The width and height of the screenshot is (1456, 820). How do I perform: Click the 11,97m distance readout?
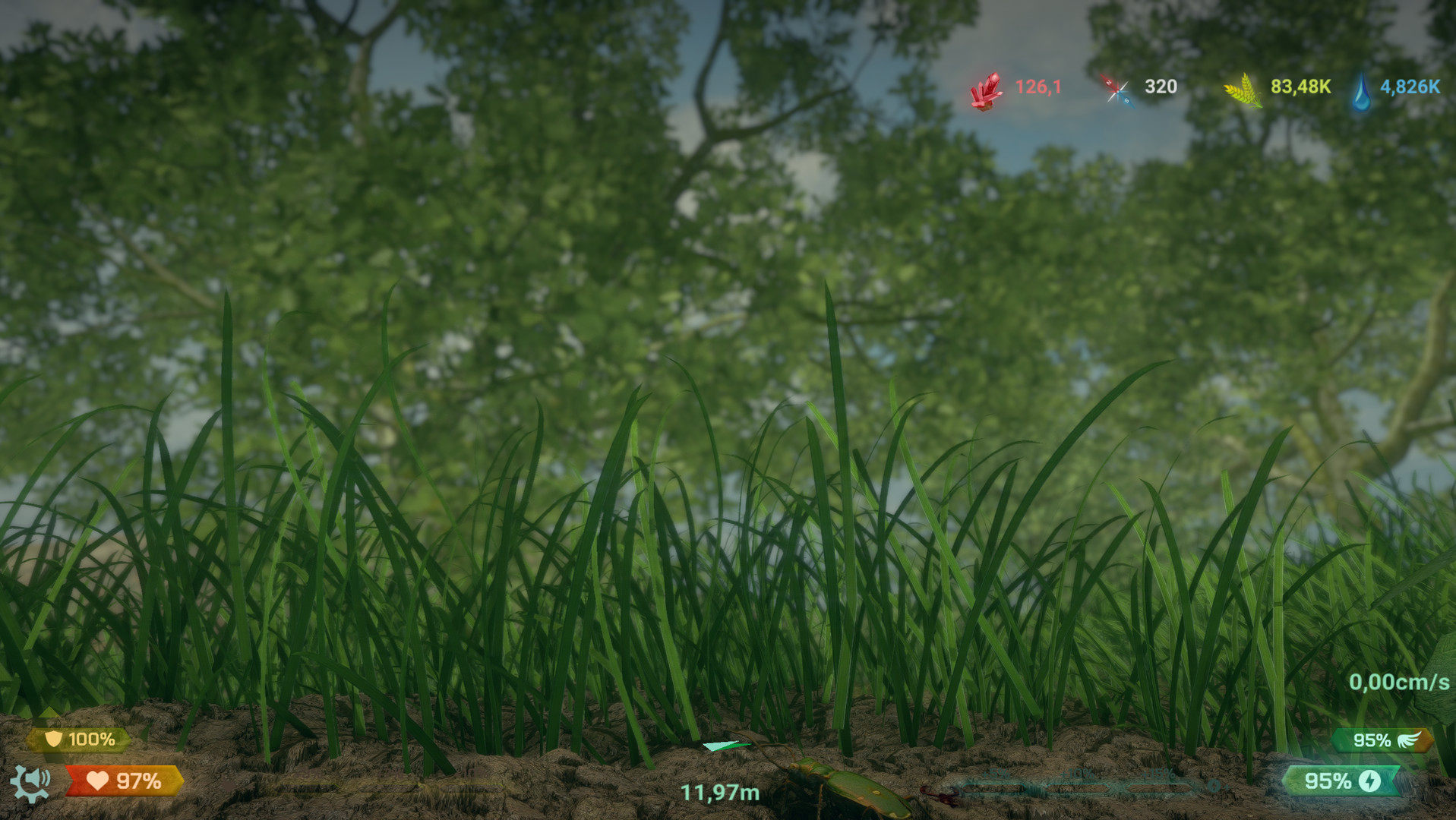coord(719,793)
